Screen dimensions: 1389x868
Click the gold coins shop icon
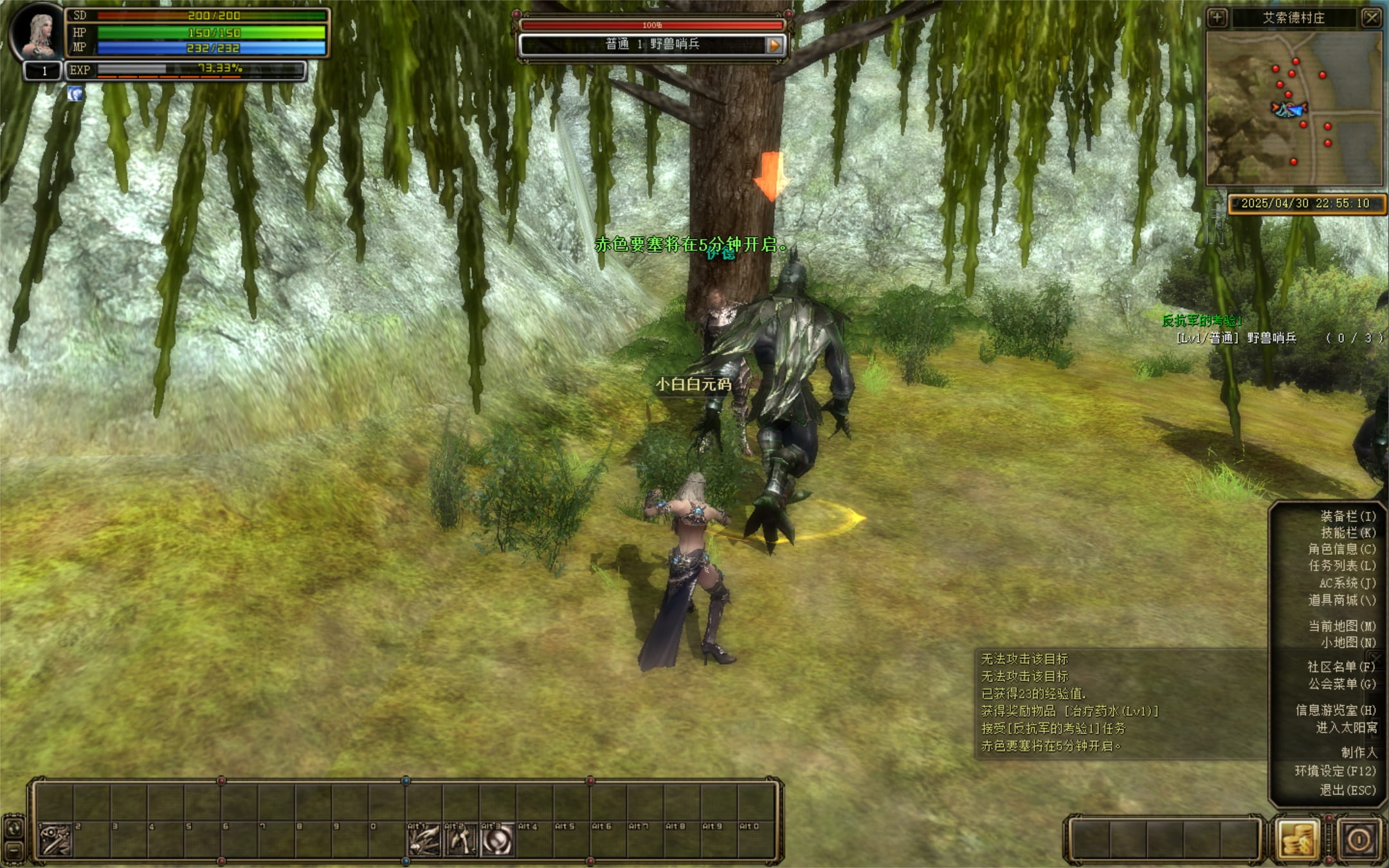(1296, 839)
